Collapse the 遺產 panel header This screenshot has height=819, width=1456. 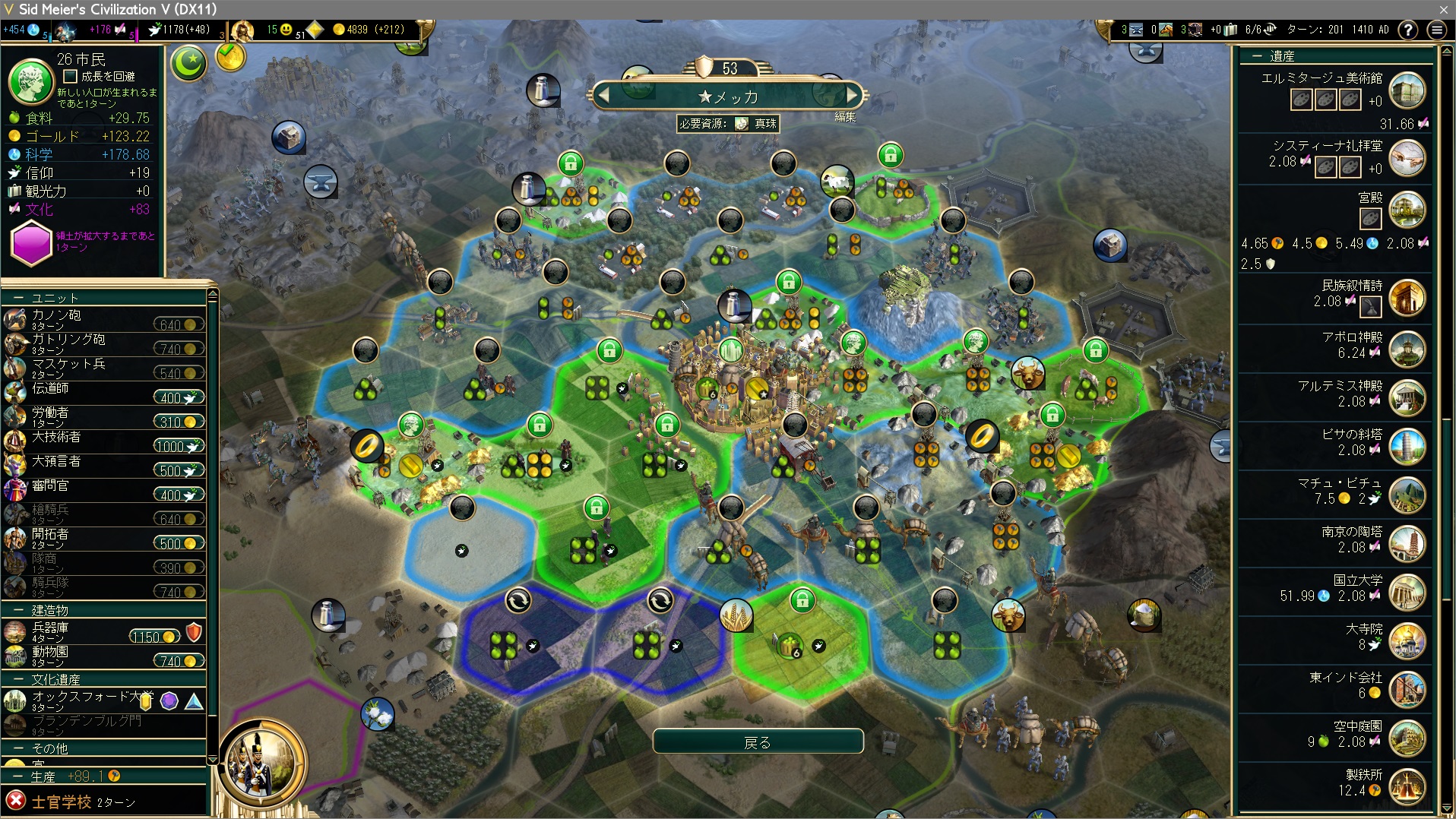(1256, 56)
